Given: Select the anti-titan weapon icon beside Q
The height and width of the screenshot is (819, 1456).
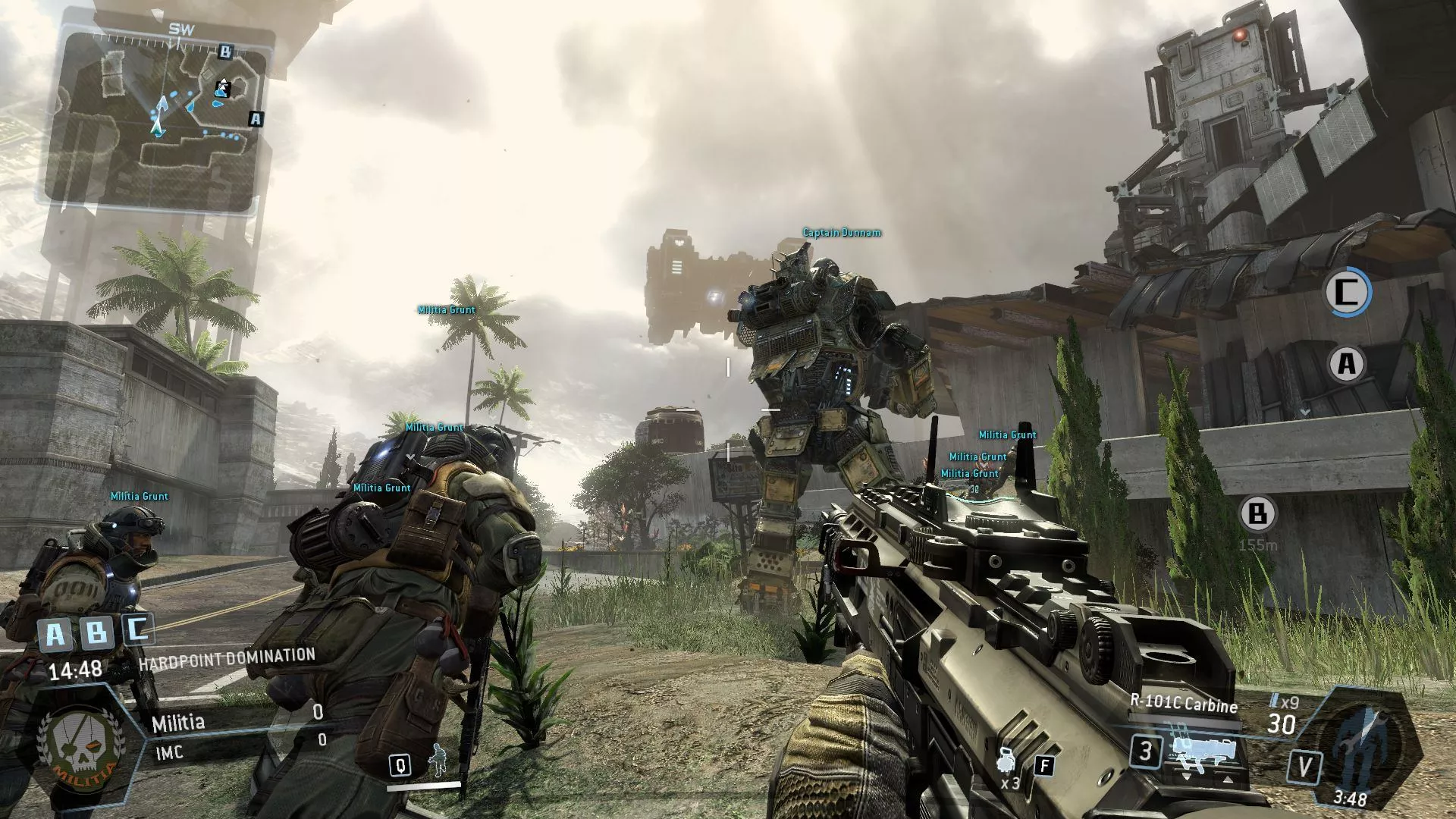Looking at the screenshot, I should (438, 760).
